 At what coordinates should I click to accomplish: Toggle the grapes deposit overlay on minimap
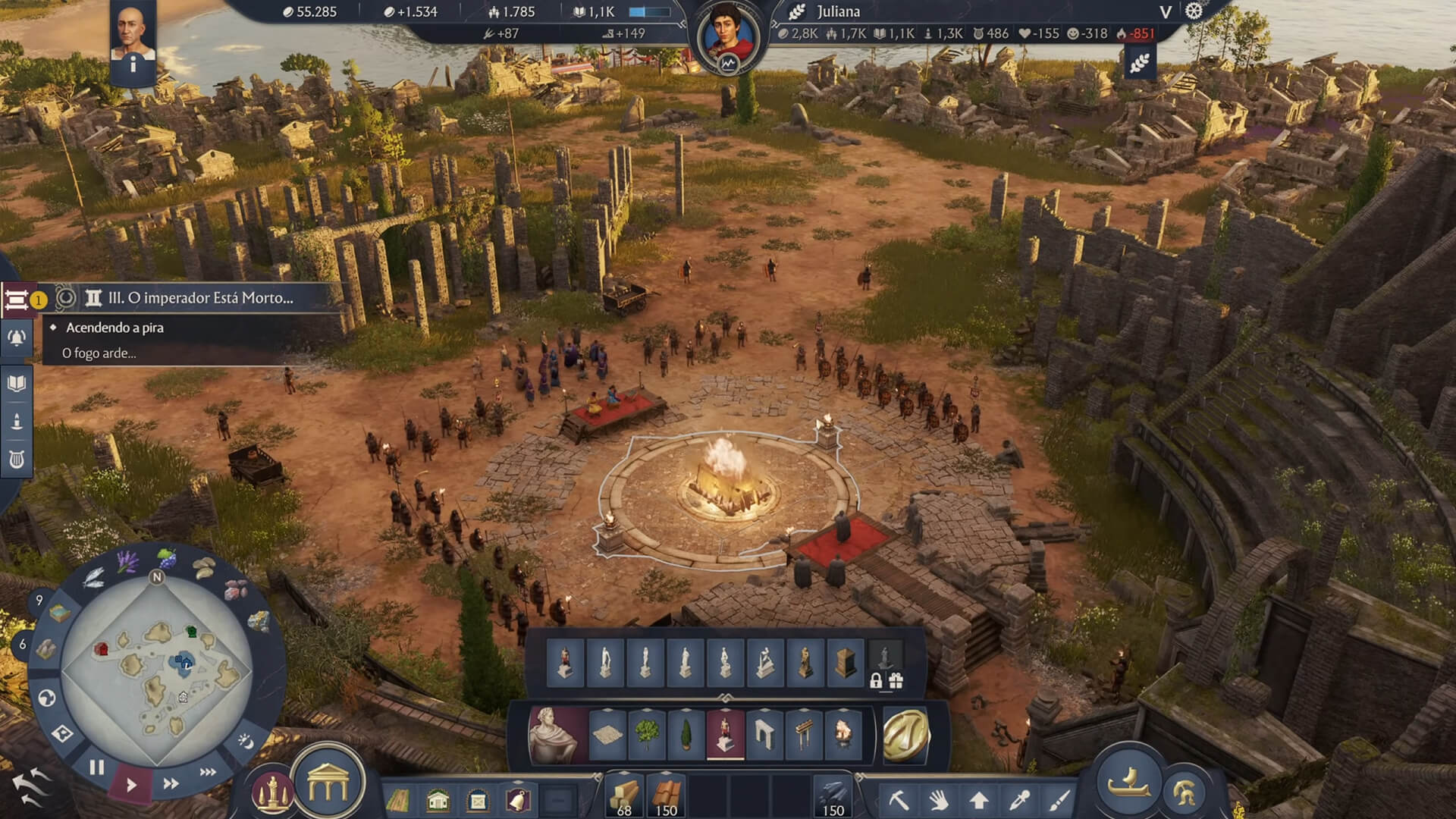[165, 557]
